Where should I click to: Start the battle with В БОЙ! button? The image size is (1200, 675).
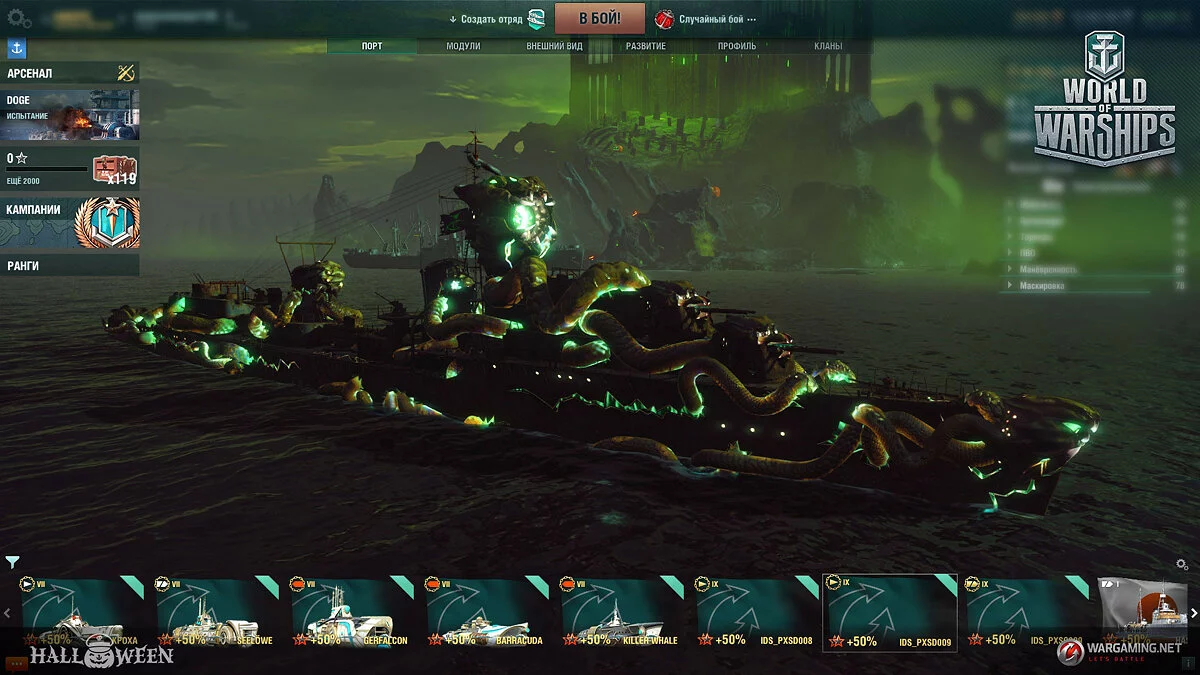(x=600, y=18)
